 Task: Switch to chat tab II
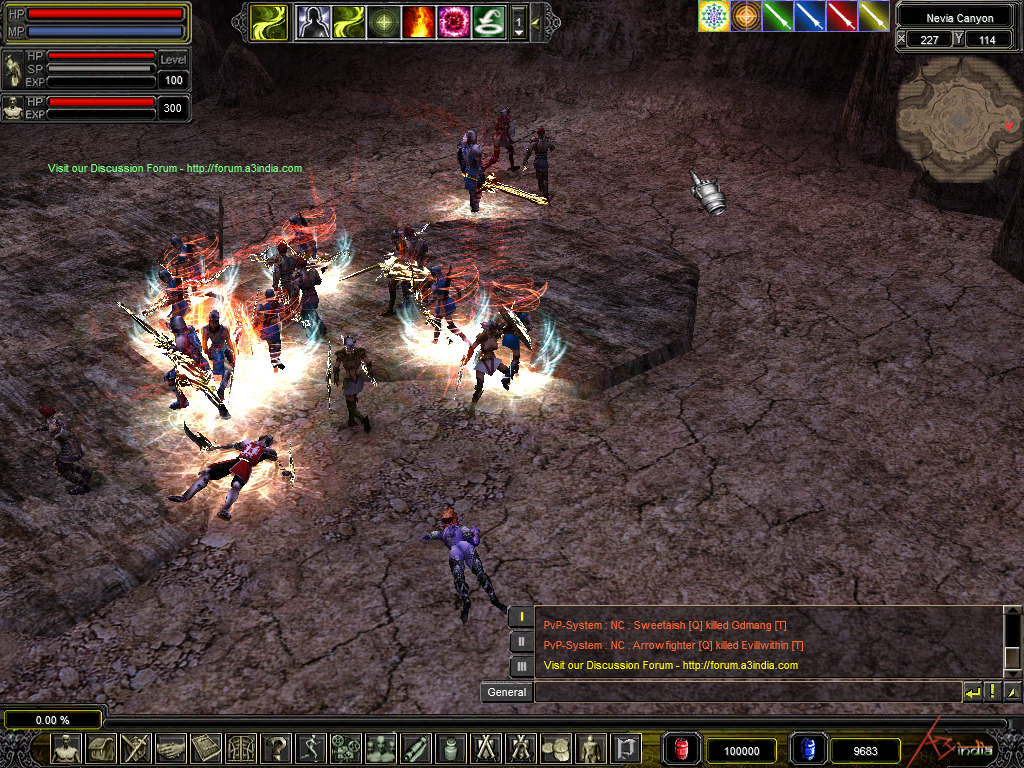521,642
